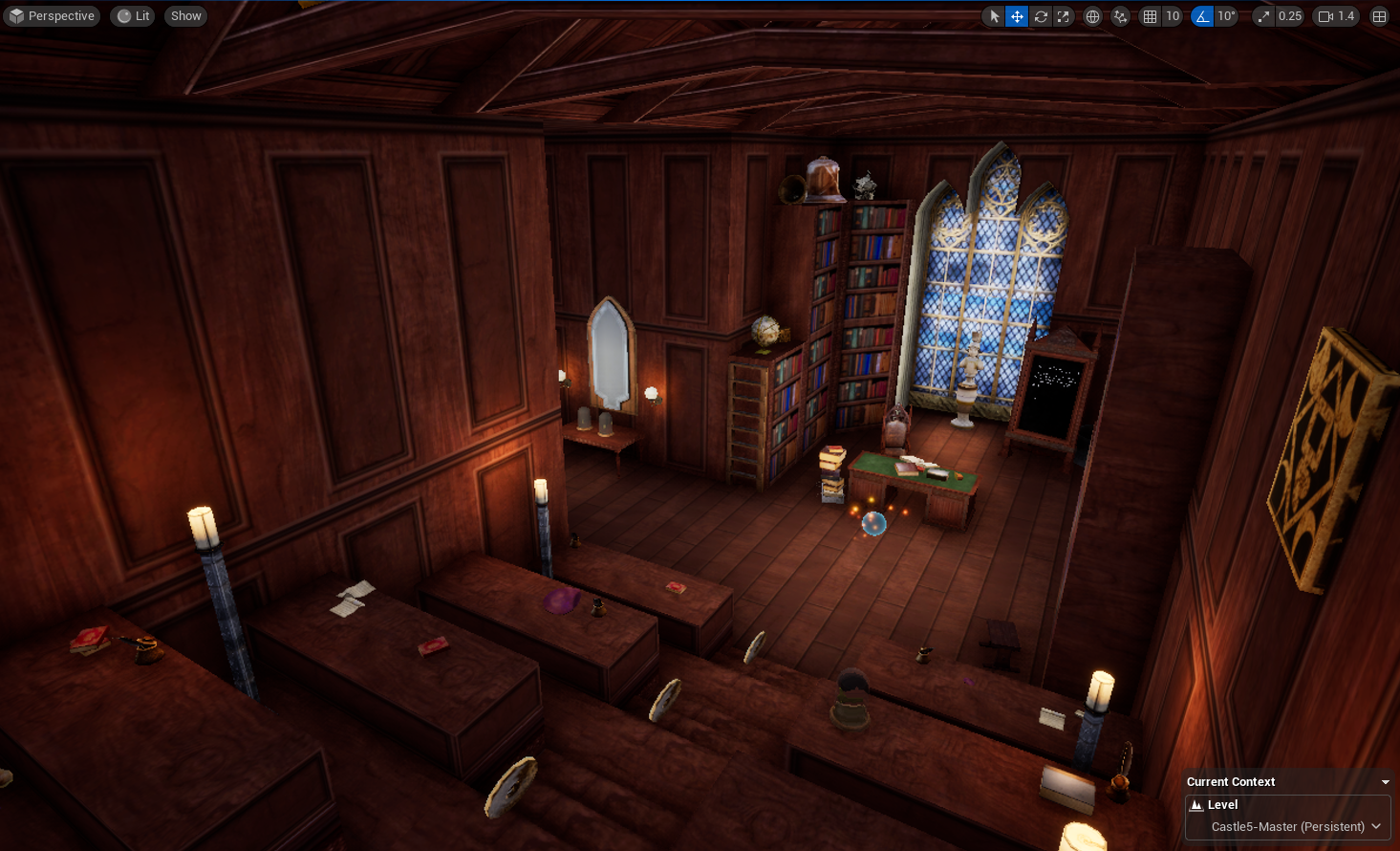1400x851 pixels.
Task: Toggle the globe world coordinate system
Action: (1092, 16)
